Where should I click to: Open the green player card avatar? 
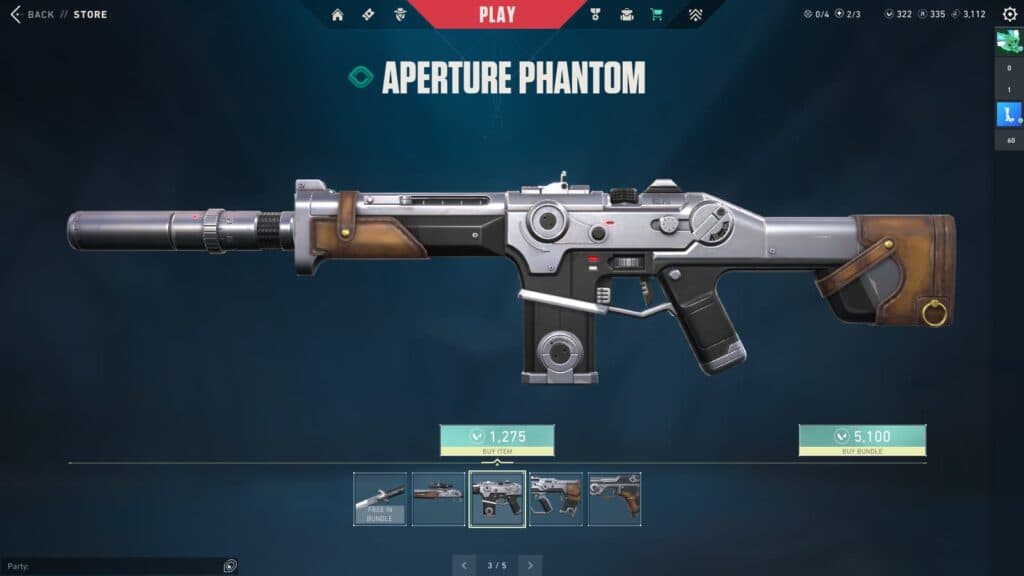[1008, 42]
